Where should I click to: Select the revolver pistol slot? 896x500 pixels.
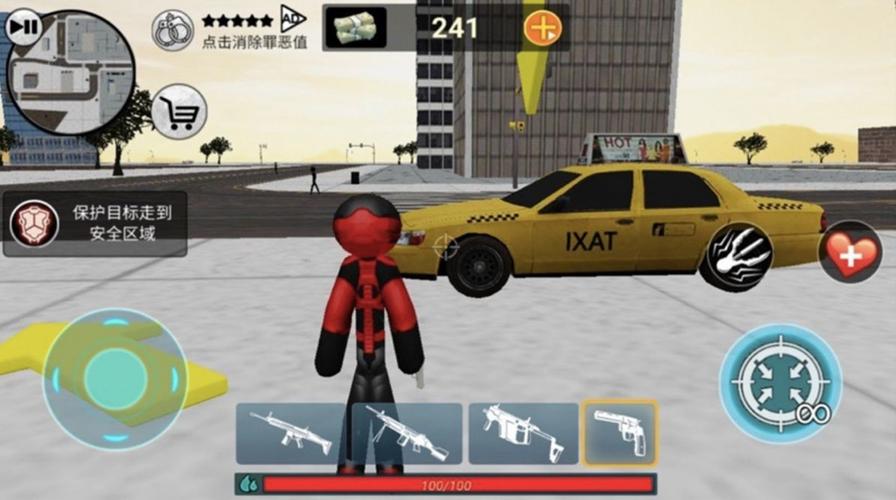tap(620, 433)
